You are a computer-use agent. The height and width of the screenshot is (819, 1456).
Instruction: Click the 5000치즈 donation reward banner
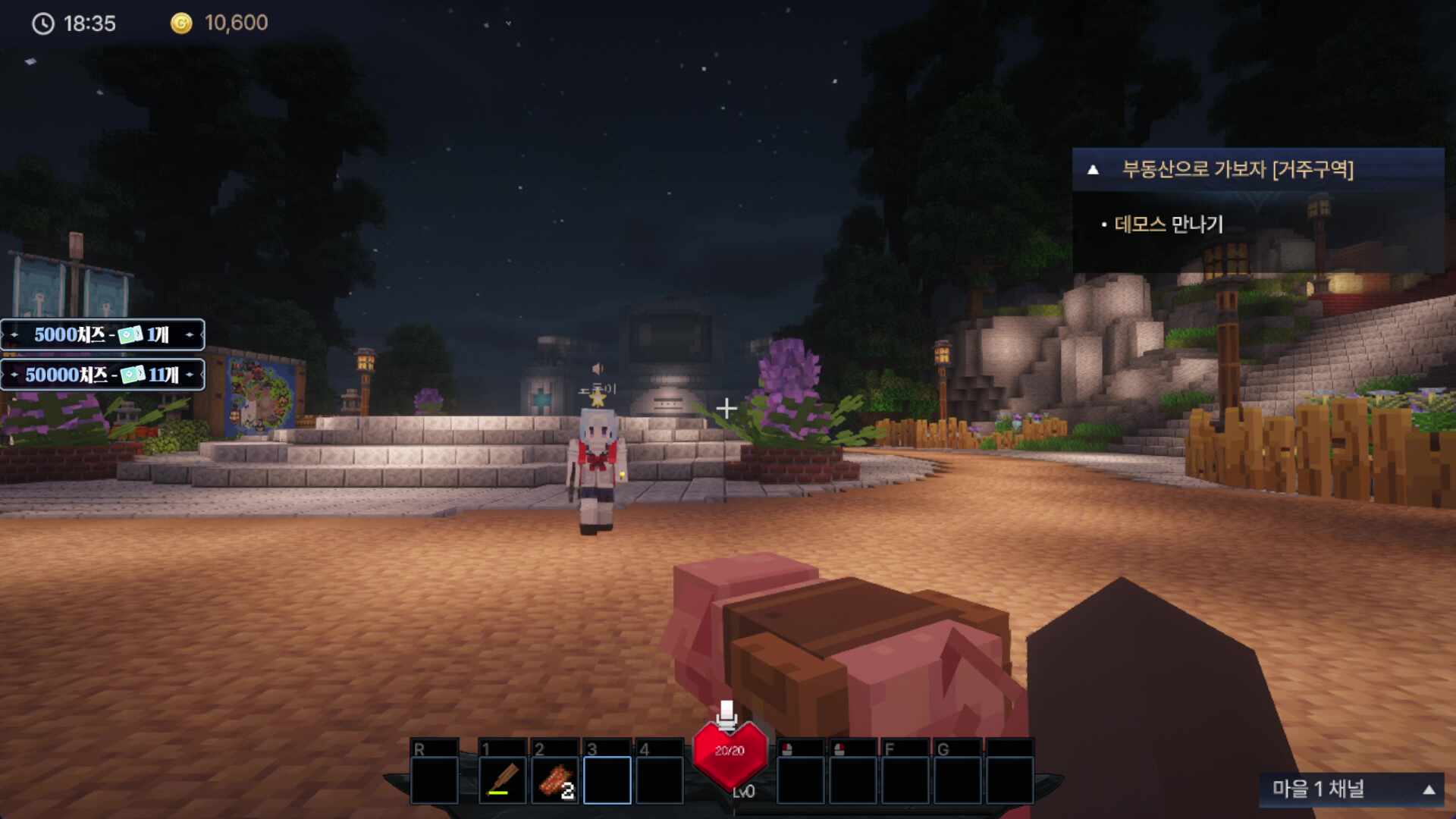click(102, 334)
